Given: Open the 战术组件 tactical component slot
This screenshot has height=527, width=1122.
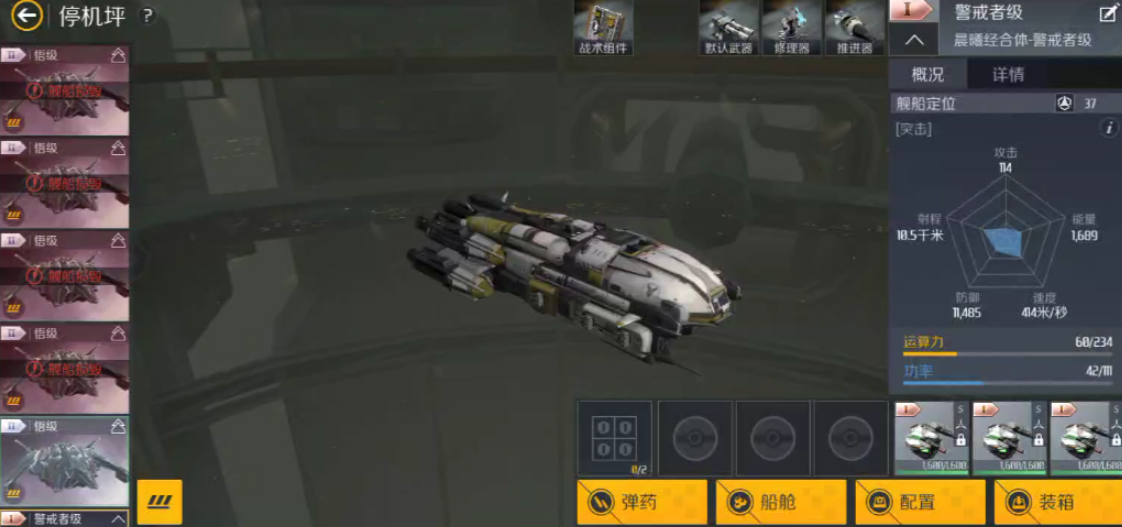Looking at the screenshot, I should (604, 28).
